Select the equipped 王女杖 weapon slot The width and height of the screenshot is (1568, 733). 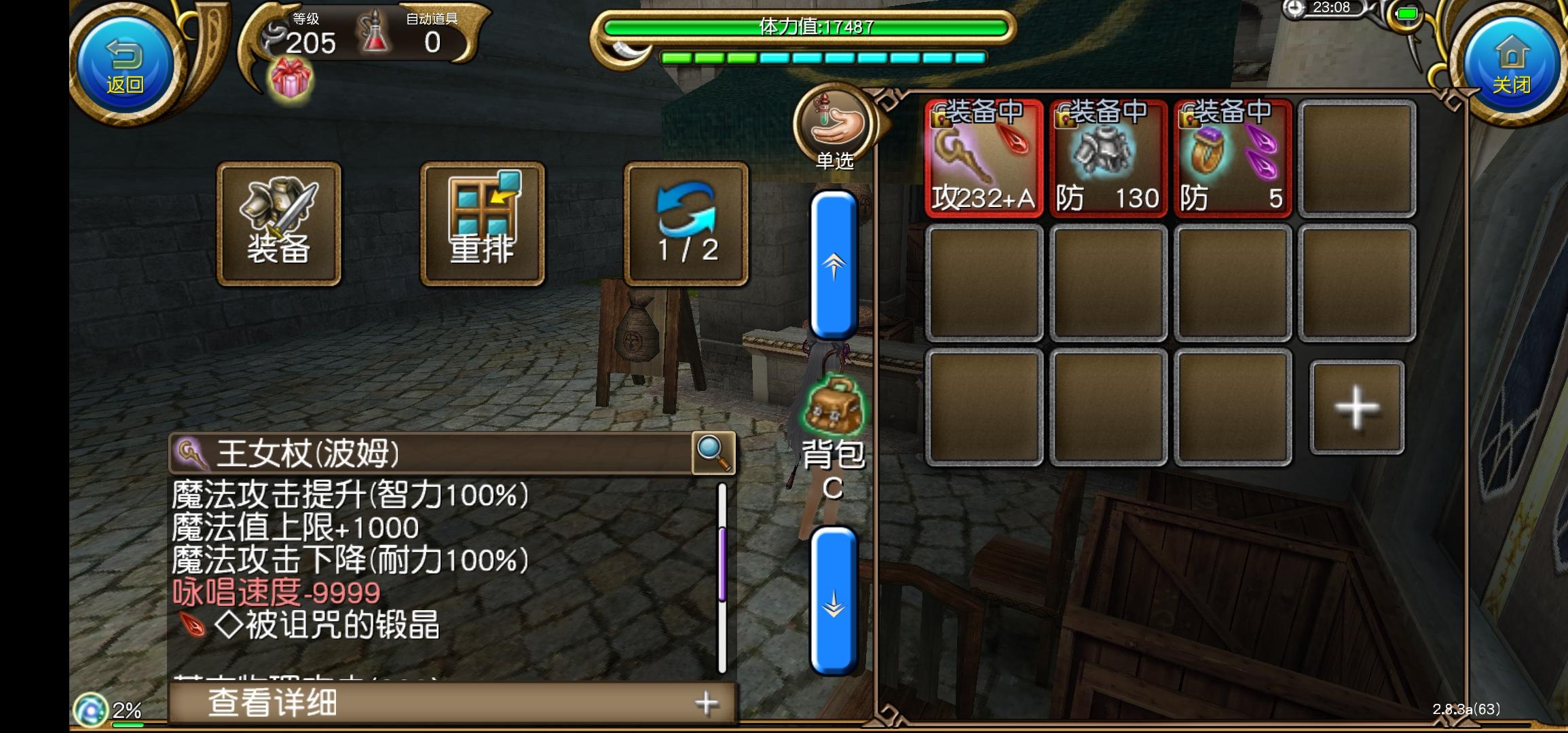[x=983, y=159]
